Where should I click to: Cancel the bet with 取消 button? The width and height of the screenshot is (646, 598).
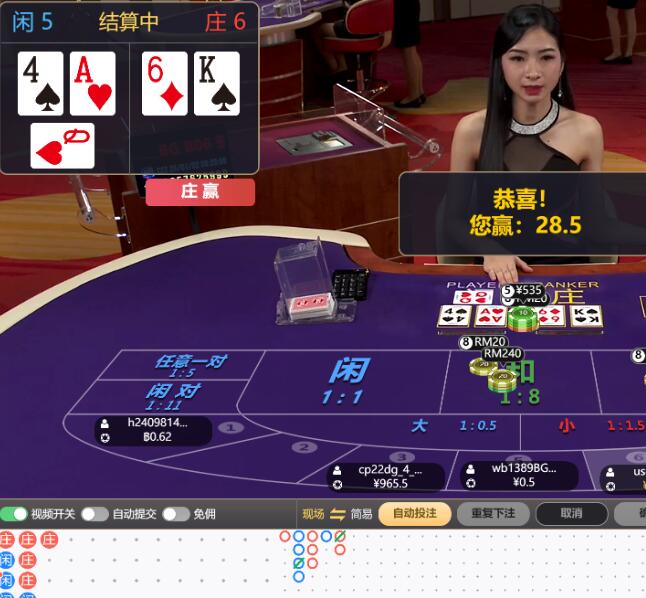(571, 514)
